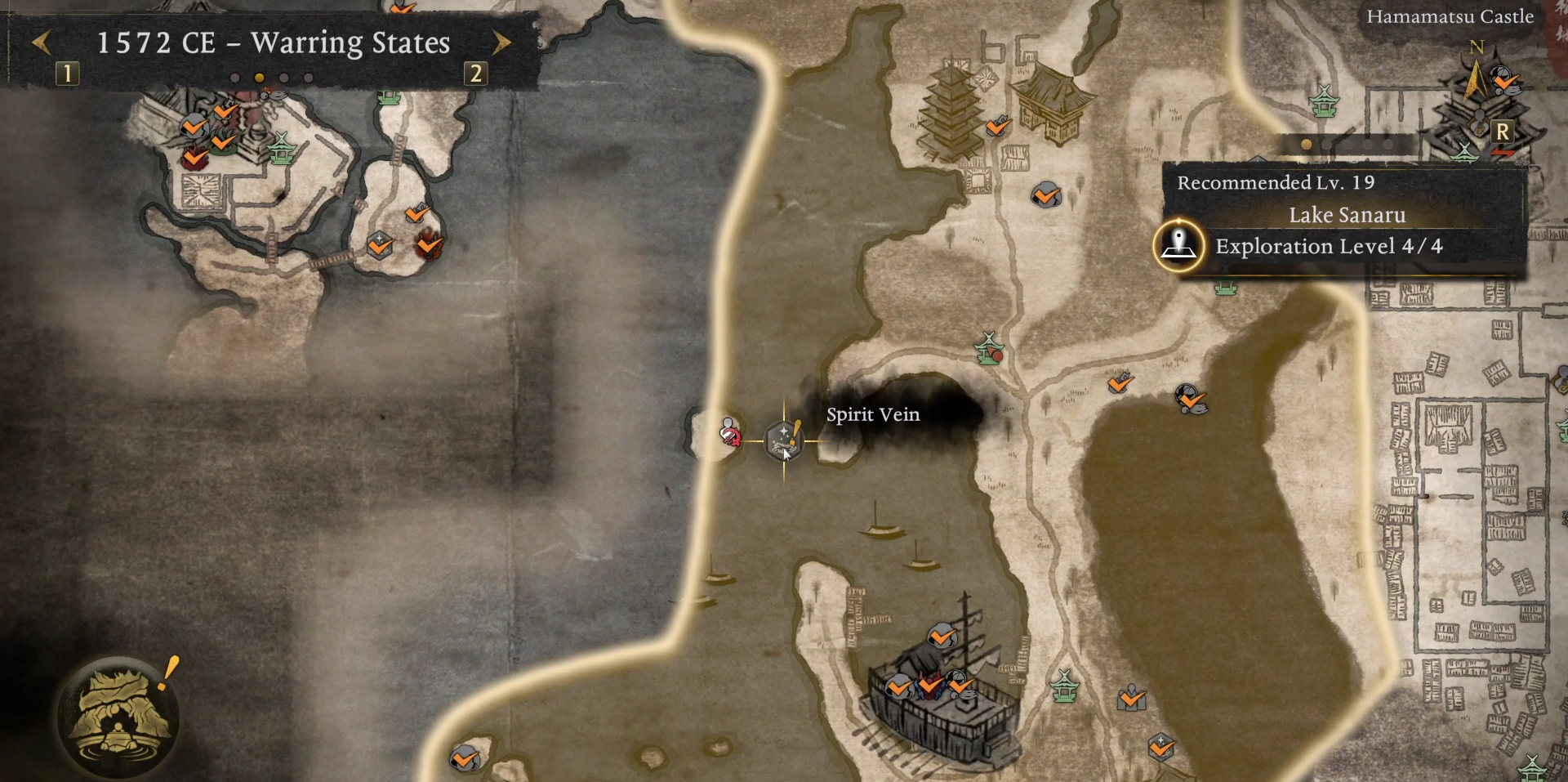Viewport: 1568px width, 782px height.
Task: Click the Lake Sanaru exploration level icon
Action: (x=1178, y=244)
